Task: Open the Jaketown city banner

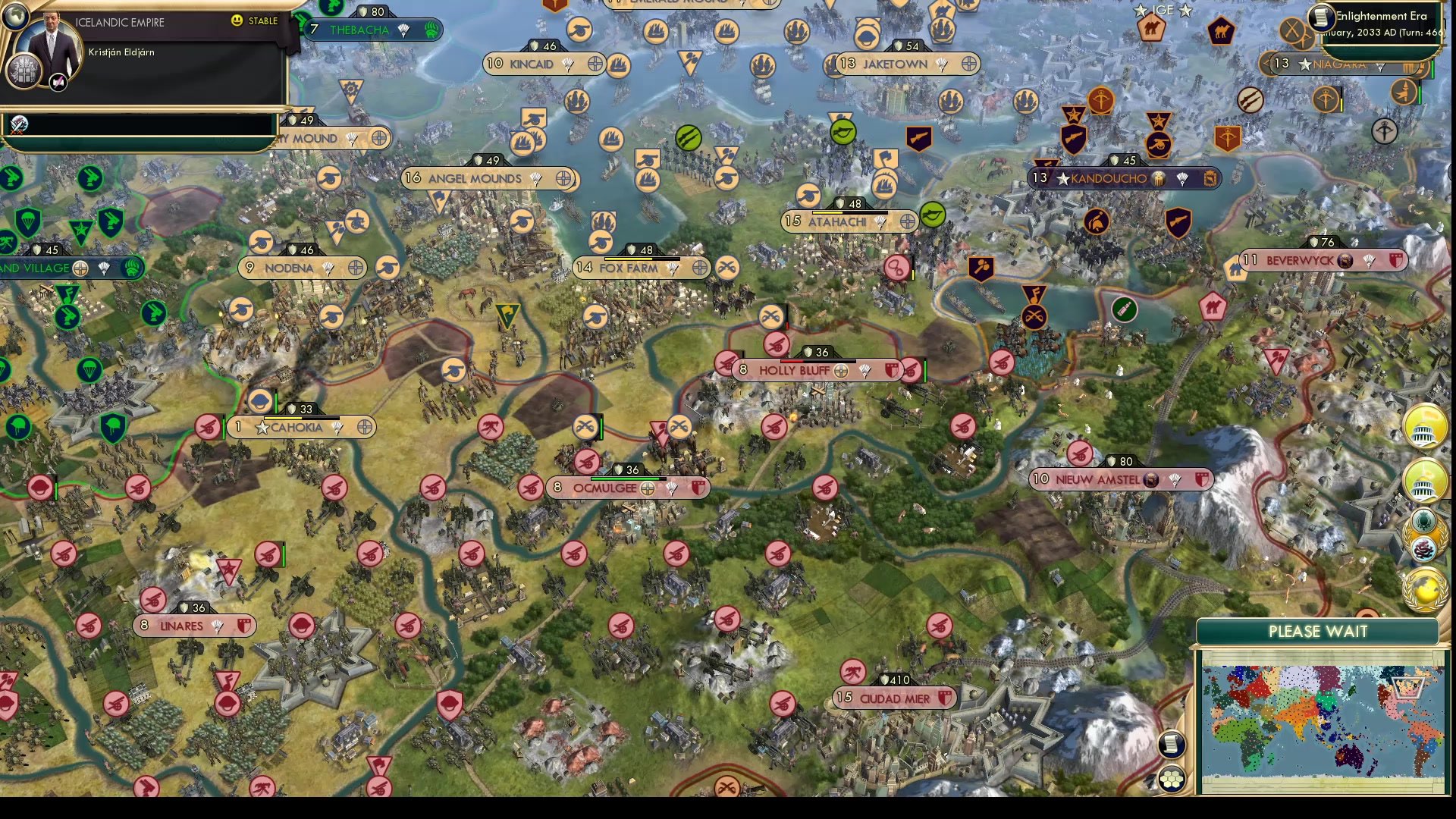Action: point(902,64)
